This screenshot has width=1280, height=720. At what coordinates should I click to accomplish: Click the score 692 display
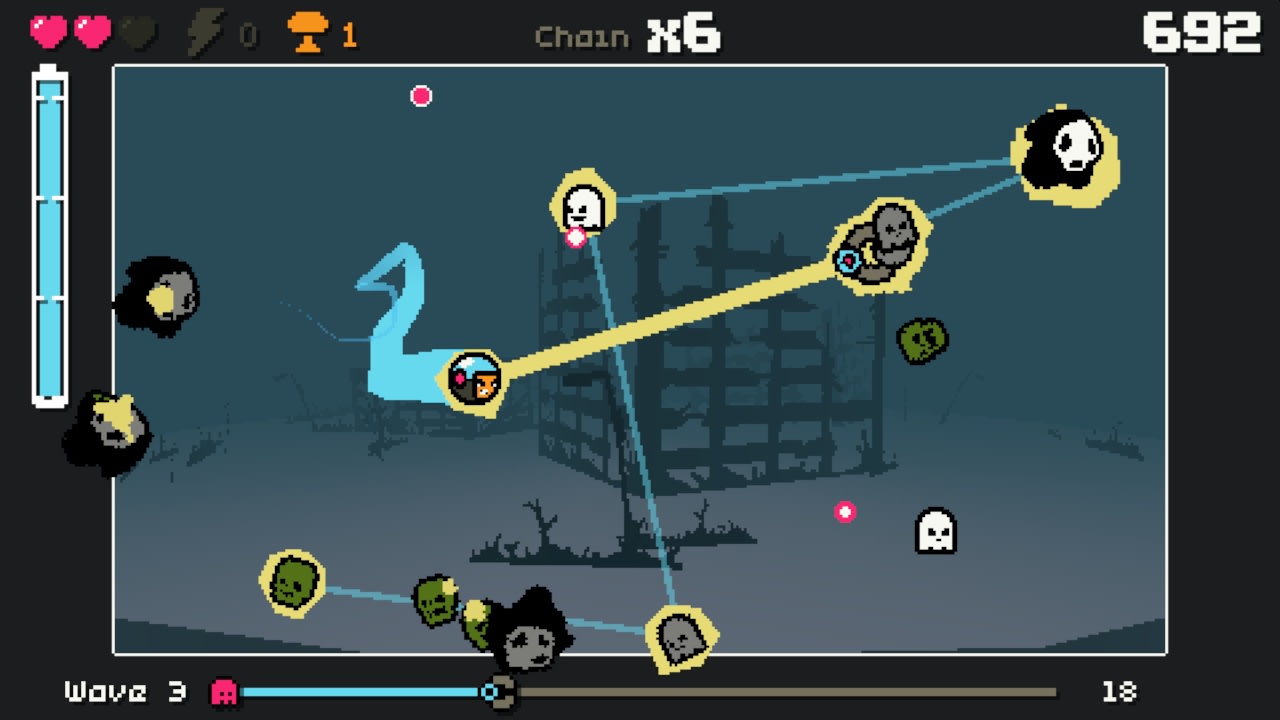[1203, 31]
